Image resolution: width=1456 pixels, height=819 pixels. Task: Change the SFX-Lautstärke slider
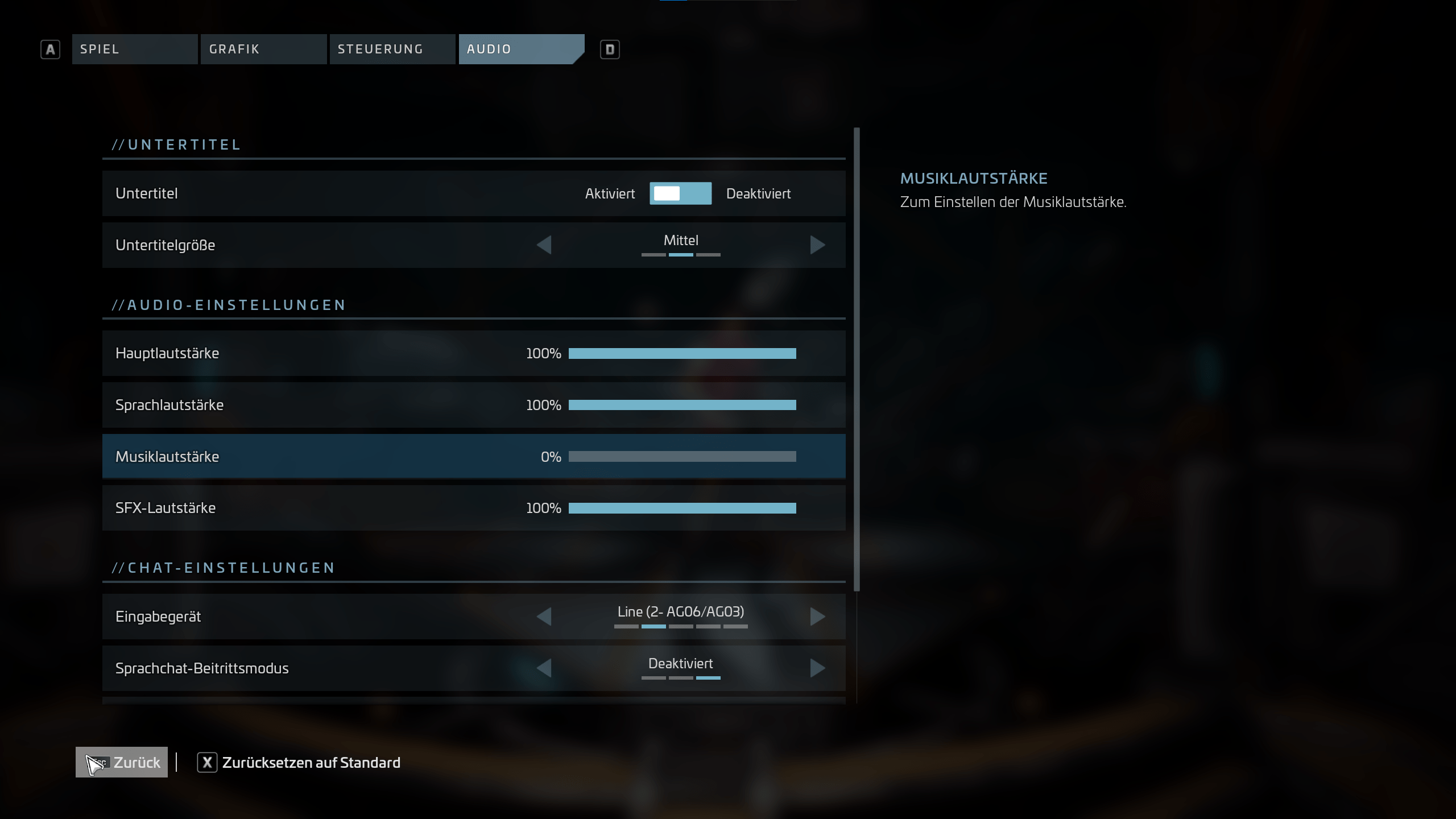click(682, 508)
